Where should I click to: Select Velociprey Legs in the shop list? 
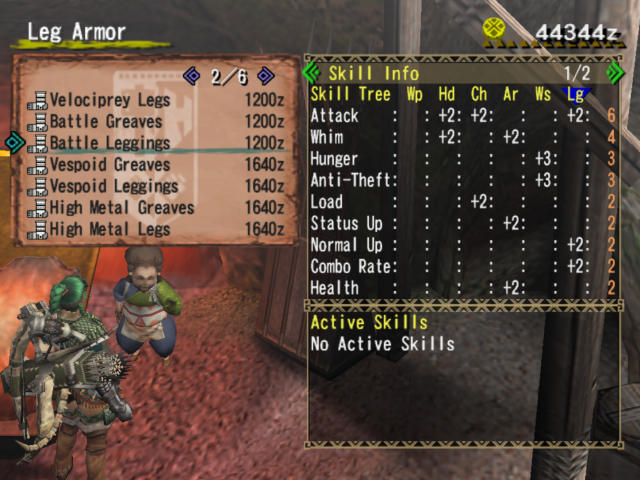tap(110, 100)
